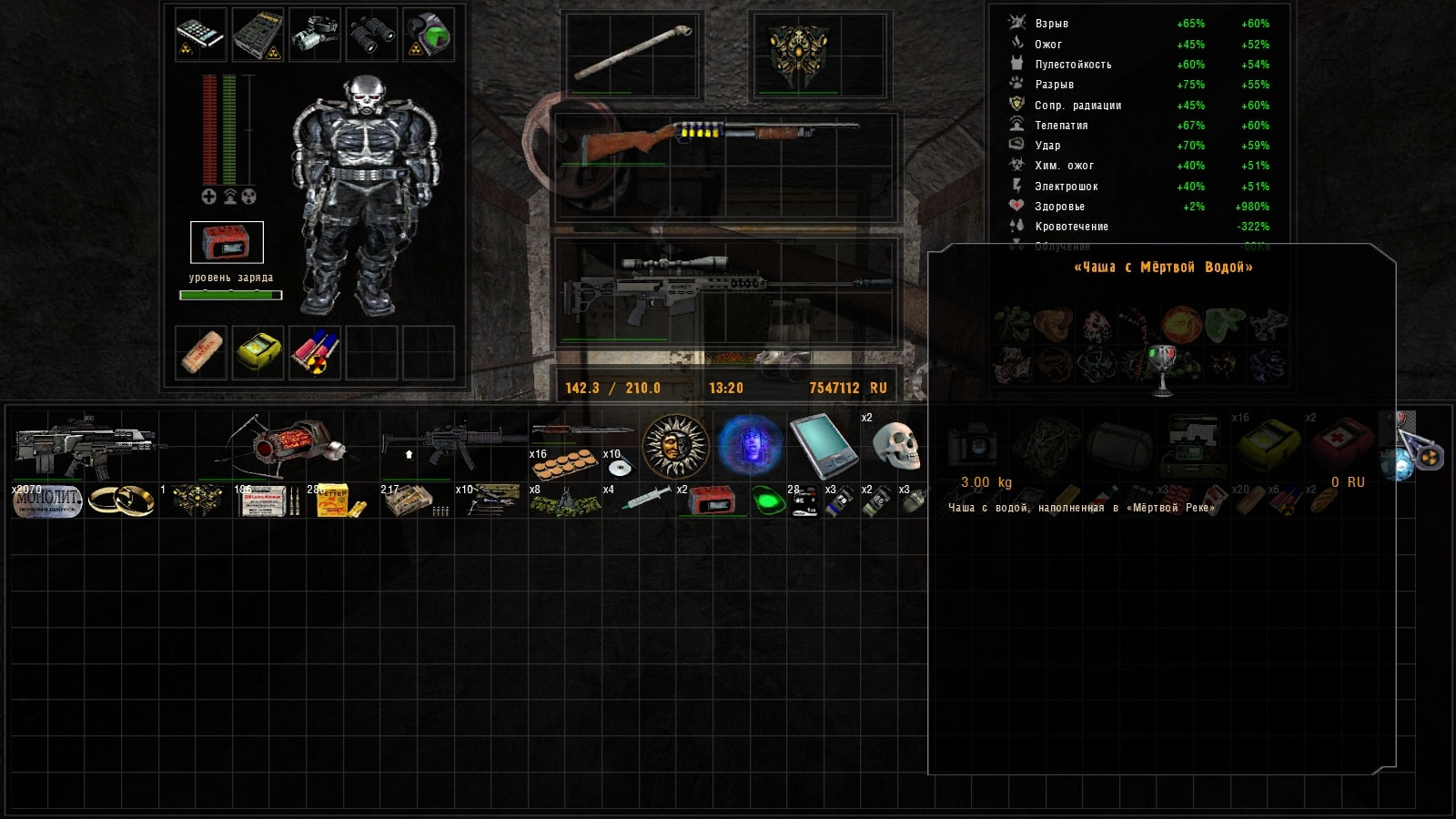
Task: Click the metal pipe melee weapon
Action: (x=632, y=53)
